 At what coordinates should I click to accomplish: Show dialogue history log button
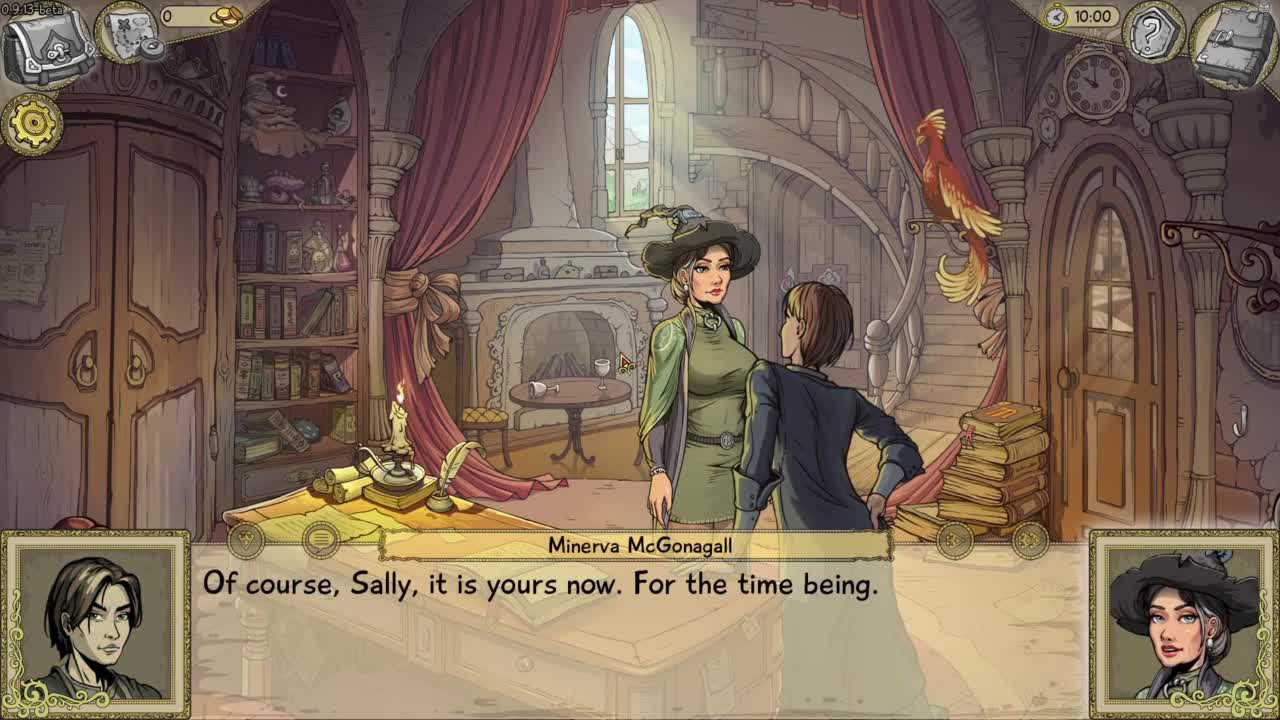click(x=320, y=541)
